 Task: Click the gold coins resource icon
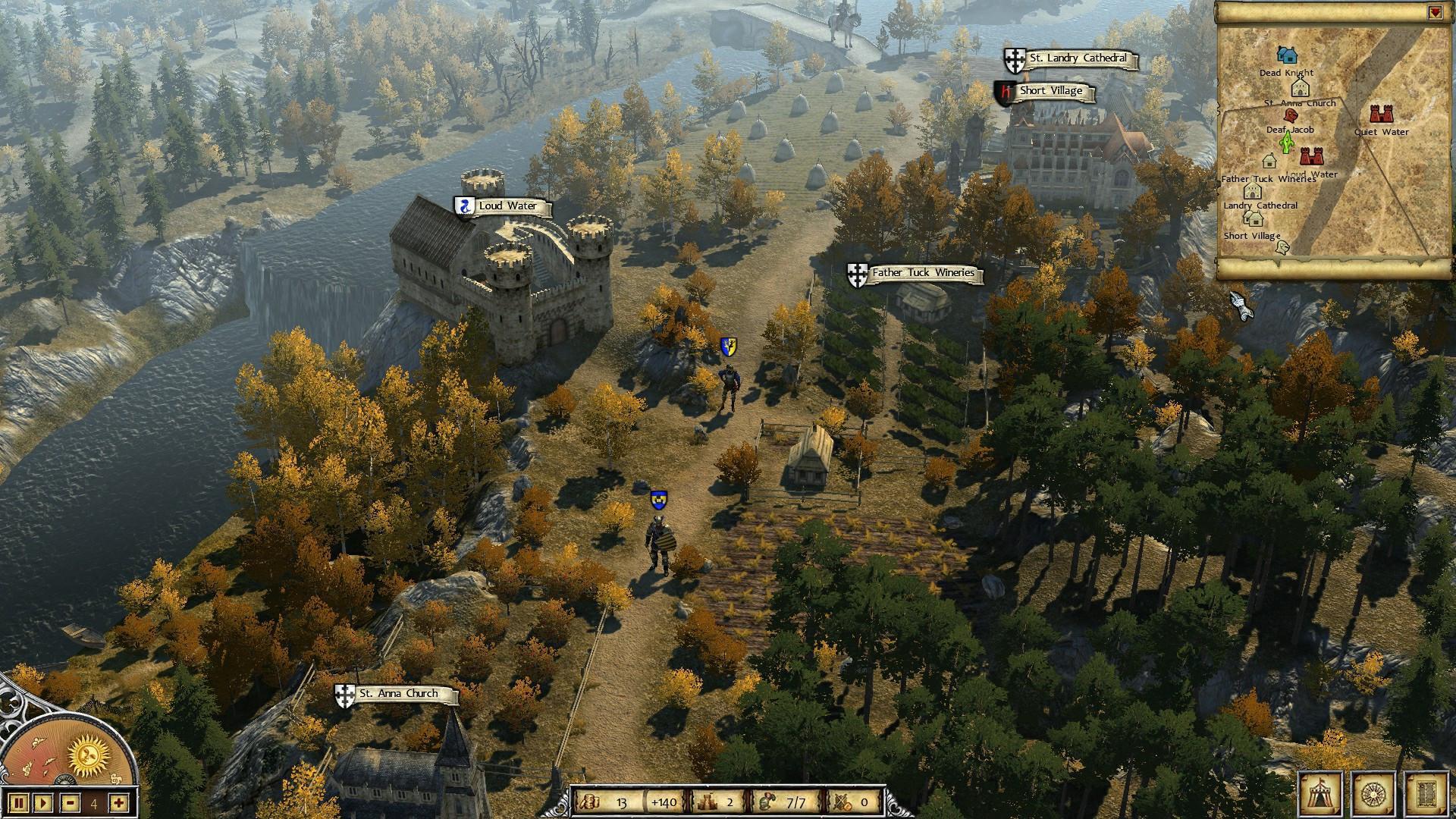point(591,801)
